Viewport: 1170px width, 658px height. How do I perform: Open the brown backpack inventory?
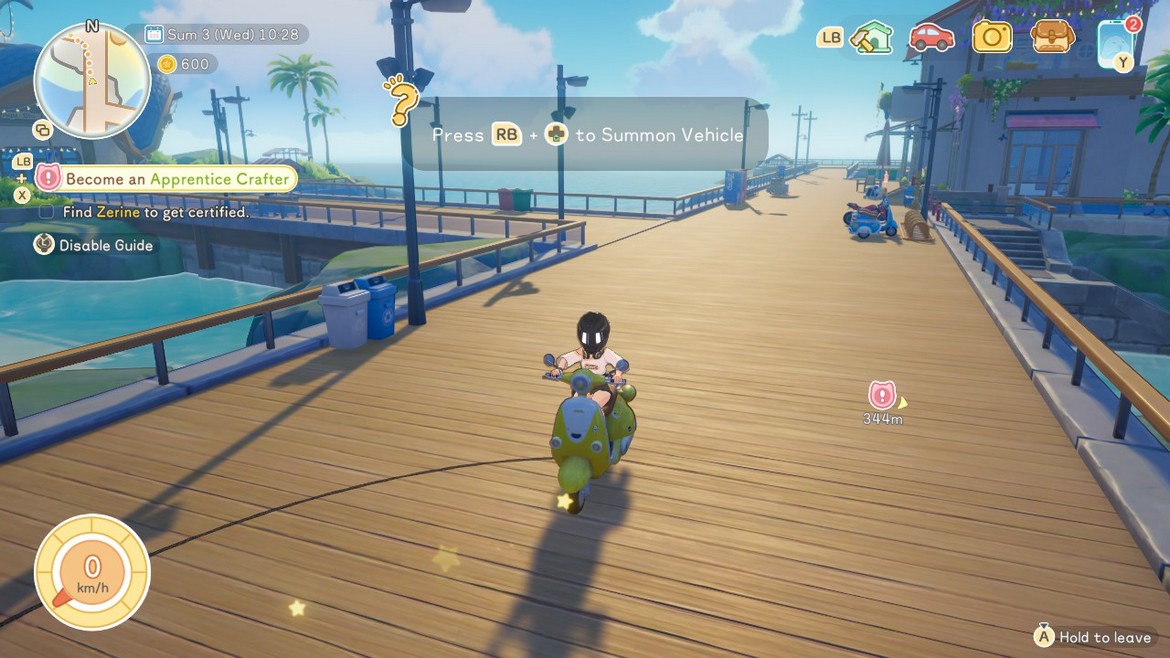click(x=1052, y=37)
